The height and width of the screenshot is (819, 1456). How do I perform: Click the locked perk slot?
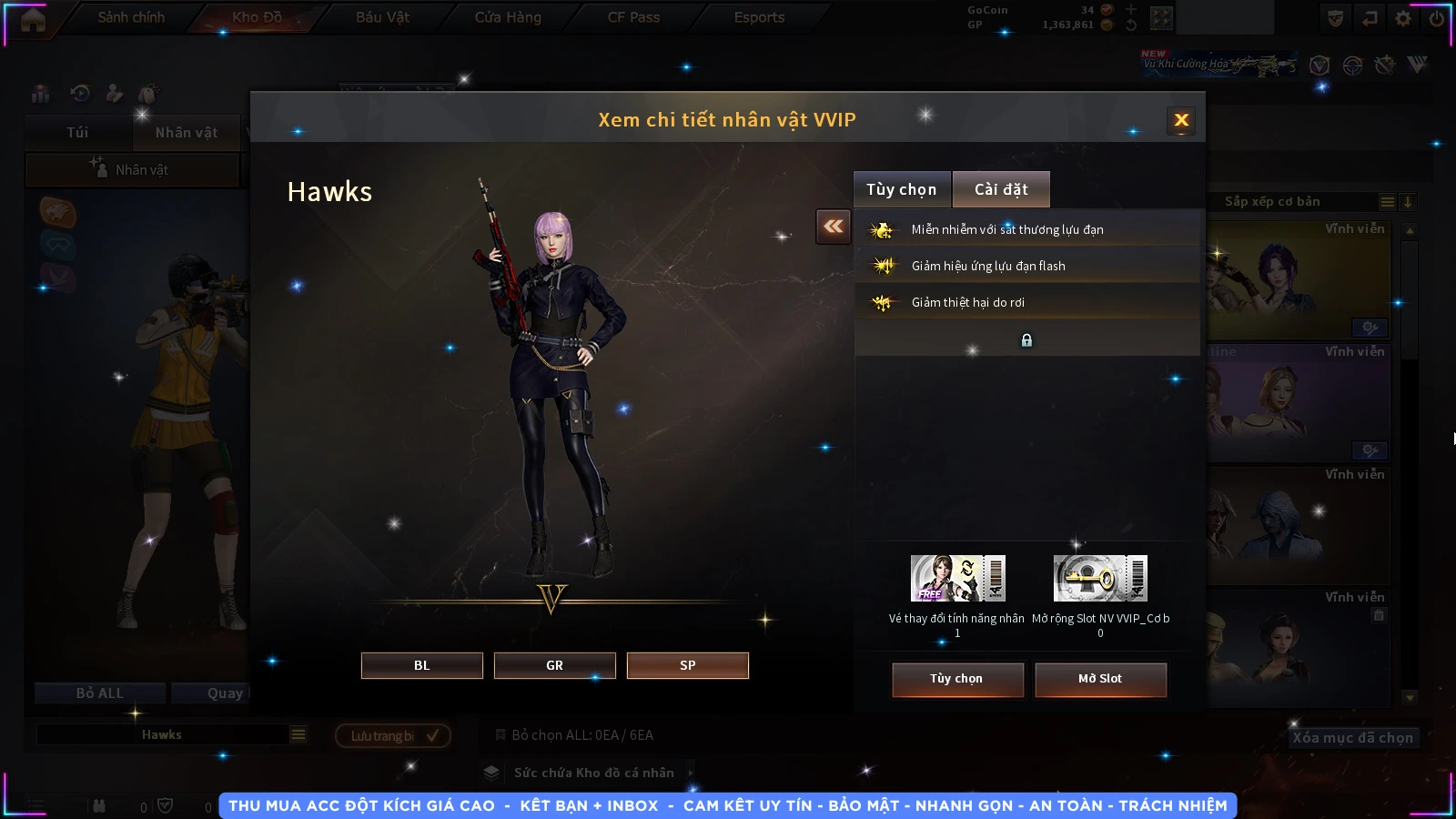point(1026,340)
